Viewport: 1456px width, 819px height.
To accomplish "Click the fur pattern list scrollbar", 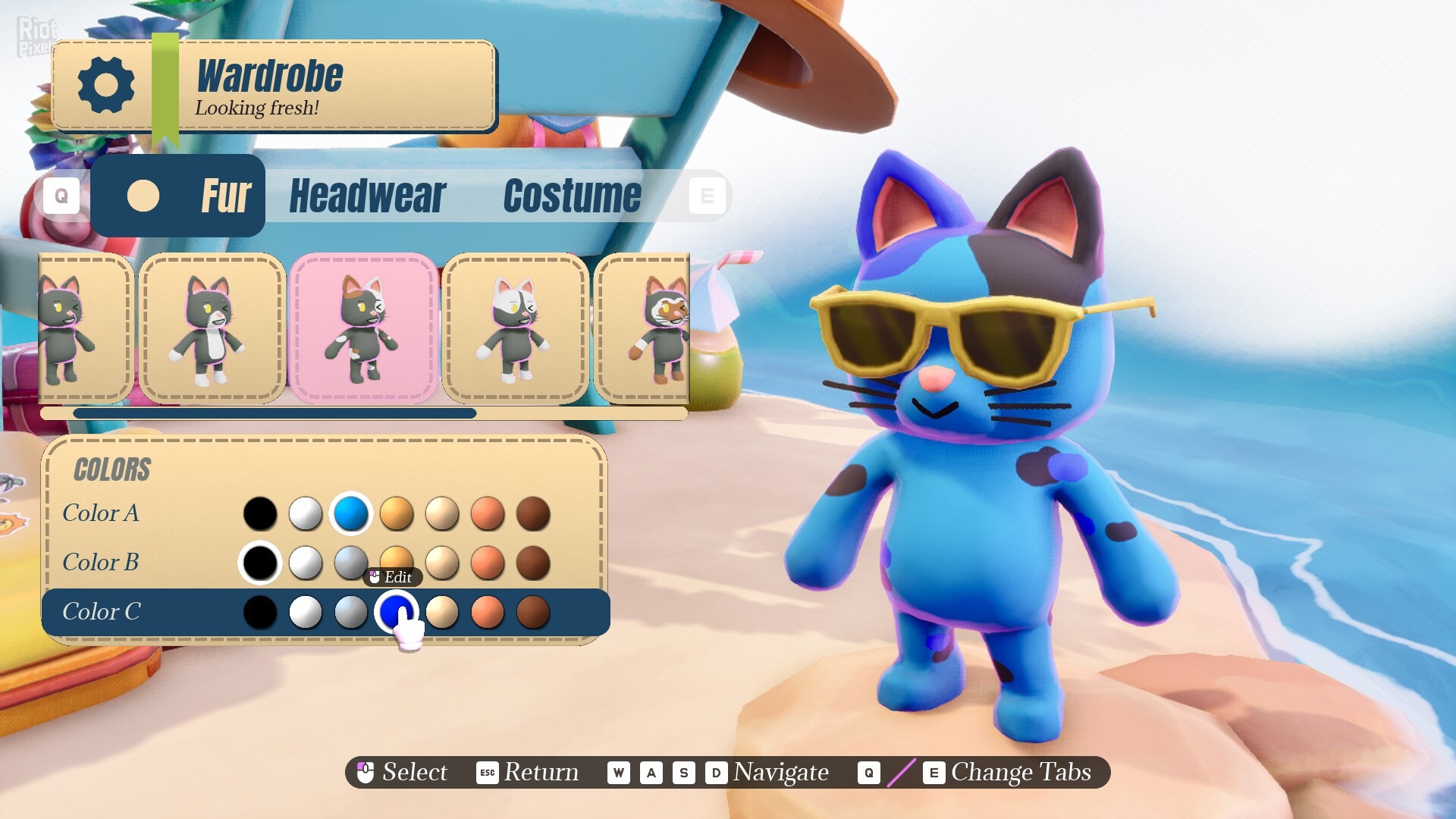I will tap(275, 413).
